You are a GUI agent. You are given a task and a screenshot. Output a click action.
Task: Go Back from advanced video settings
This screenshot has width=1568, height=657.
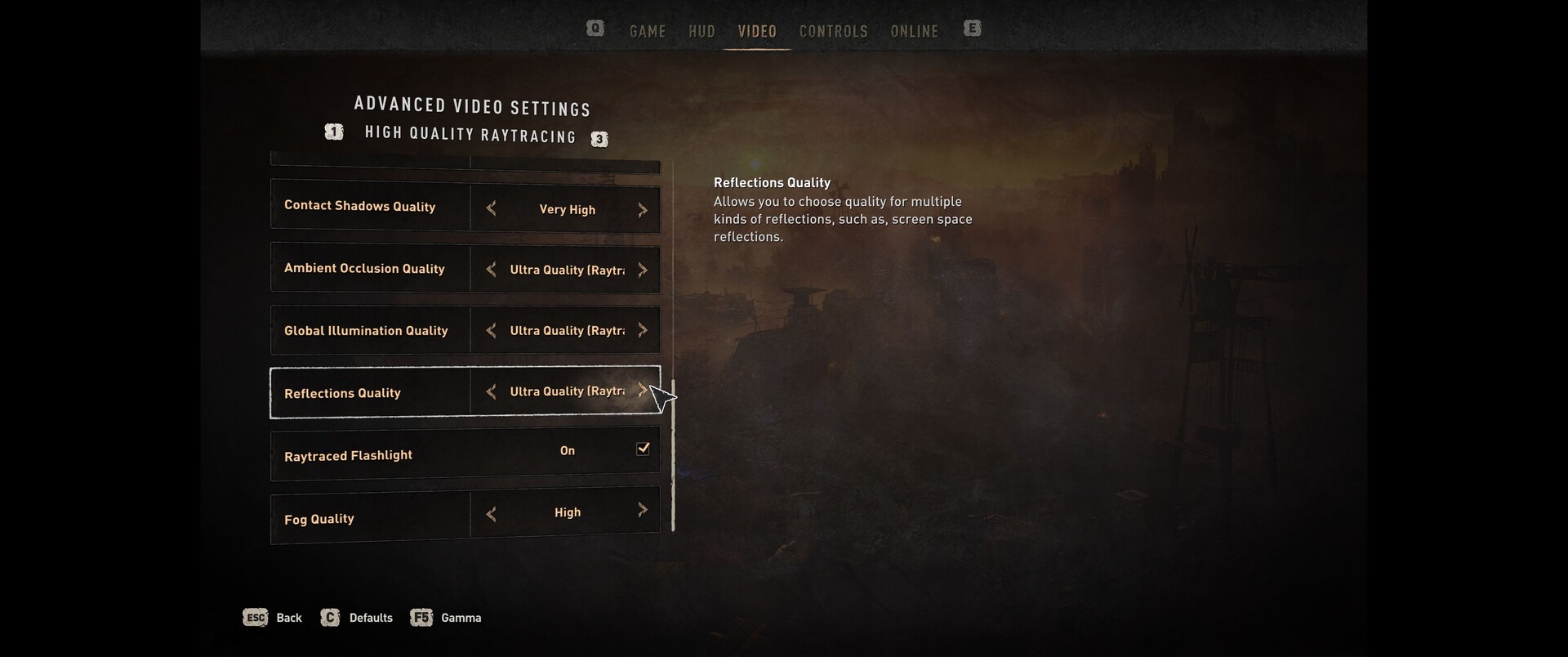[273, 618]
